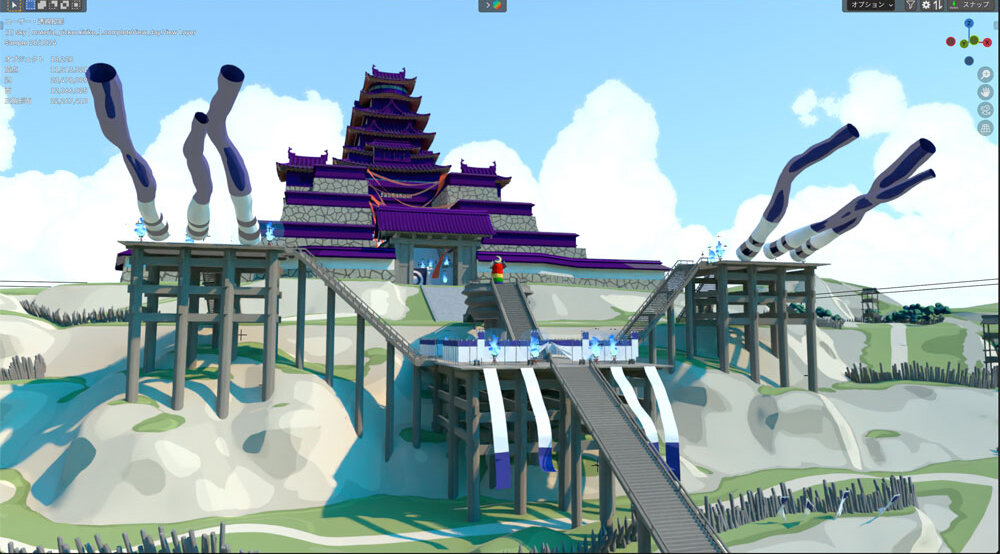Click the スナップ snapping button
The width and height of the screenshot is (1000, 554).
(973, 5)
